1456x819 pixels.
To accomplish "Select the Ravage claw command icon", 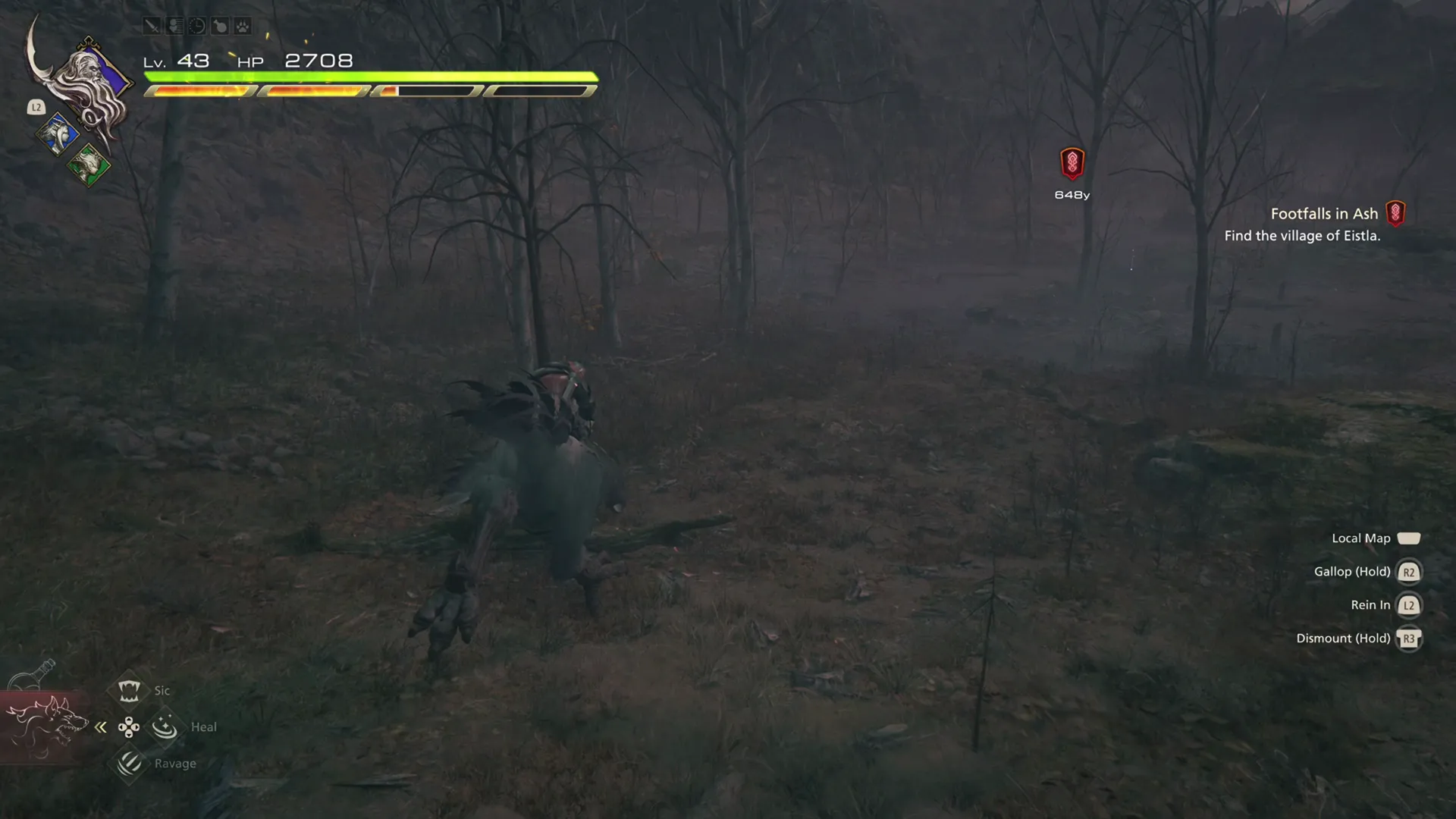I will (x=129, y=764).
